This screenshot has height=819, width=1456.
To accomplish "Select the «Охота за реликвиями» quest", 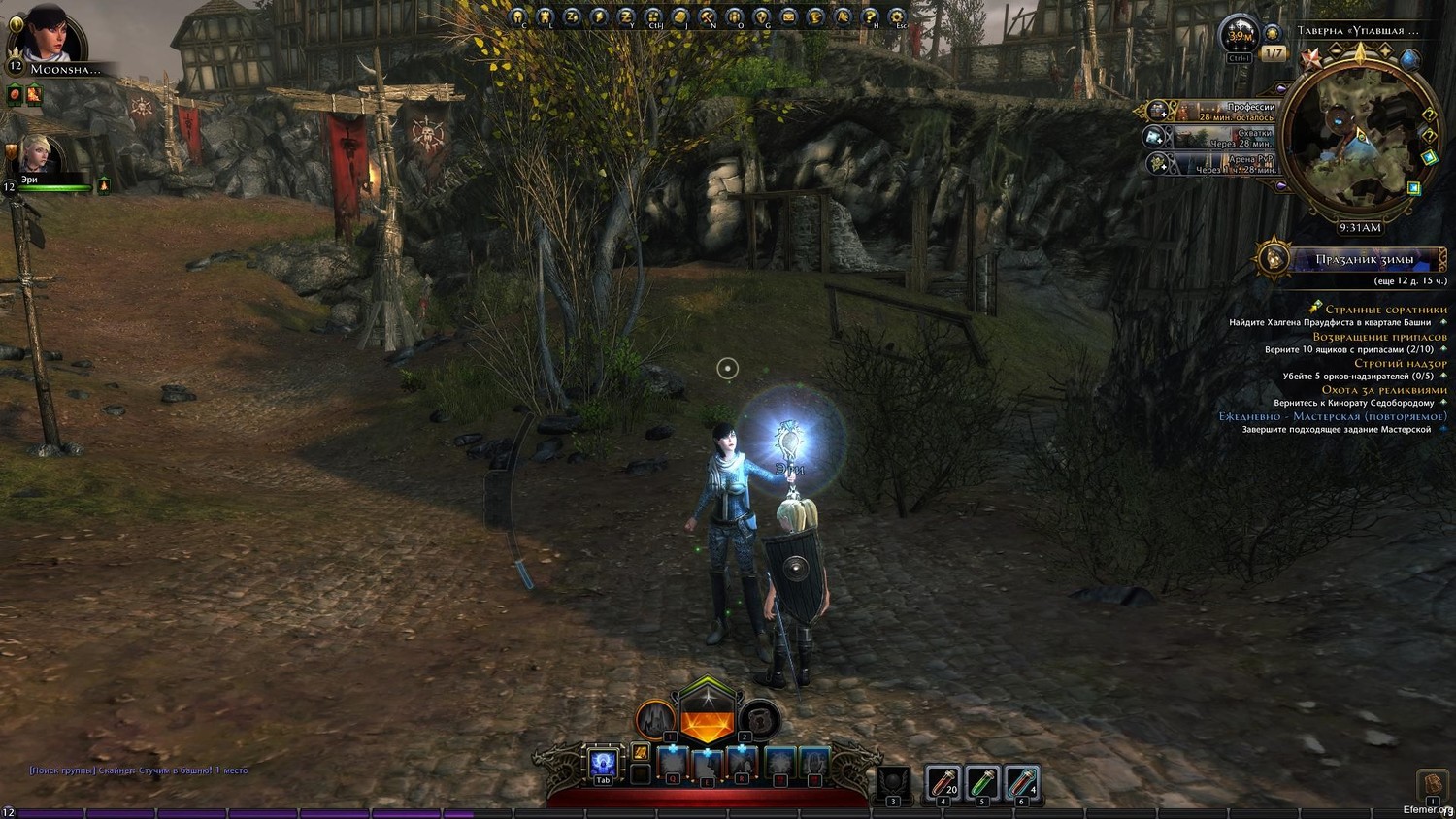I will [1383, 390].
